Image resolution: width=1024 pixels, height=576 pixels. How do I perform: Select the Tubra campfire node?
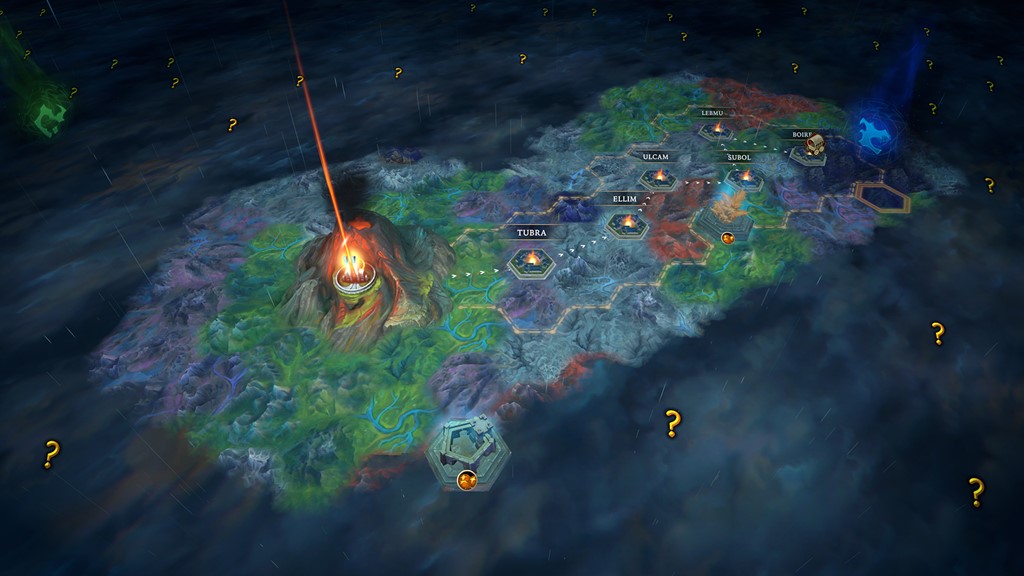531,262
